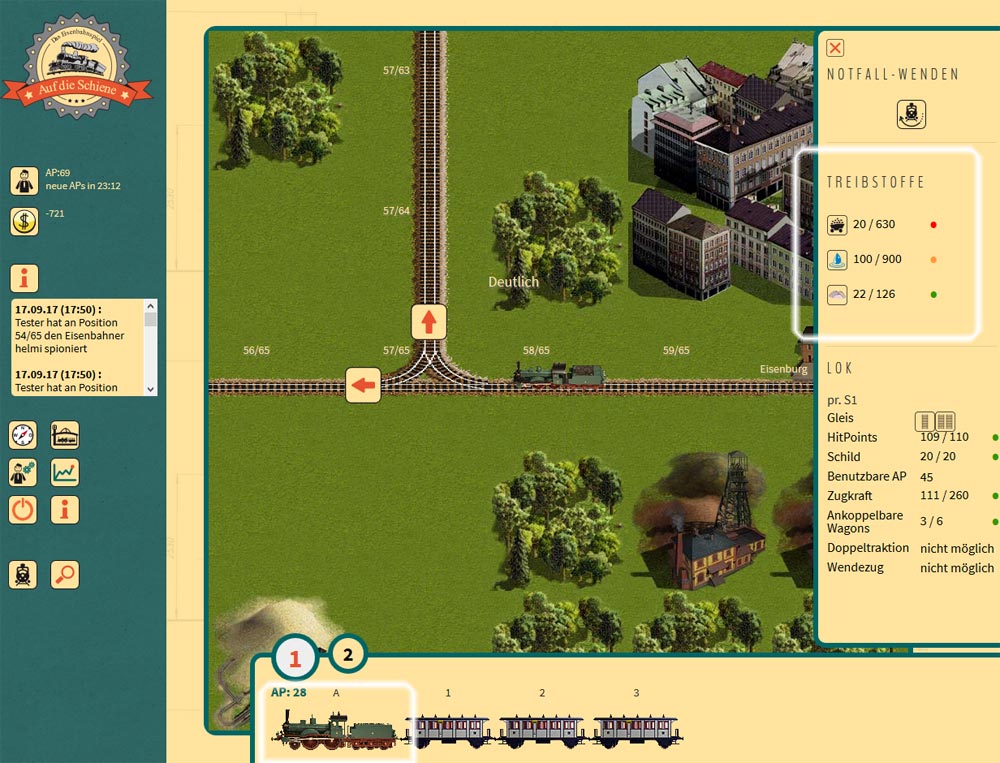Screen dimensions: 1000x763
Task: Open the magnifying glass search
Action: pyautogui.click(x=65, y=575)
